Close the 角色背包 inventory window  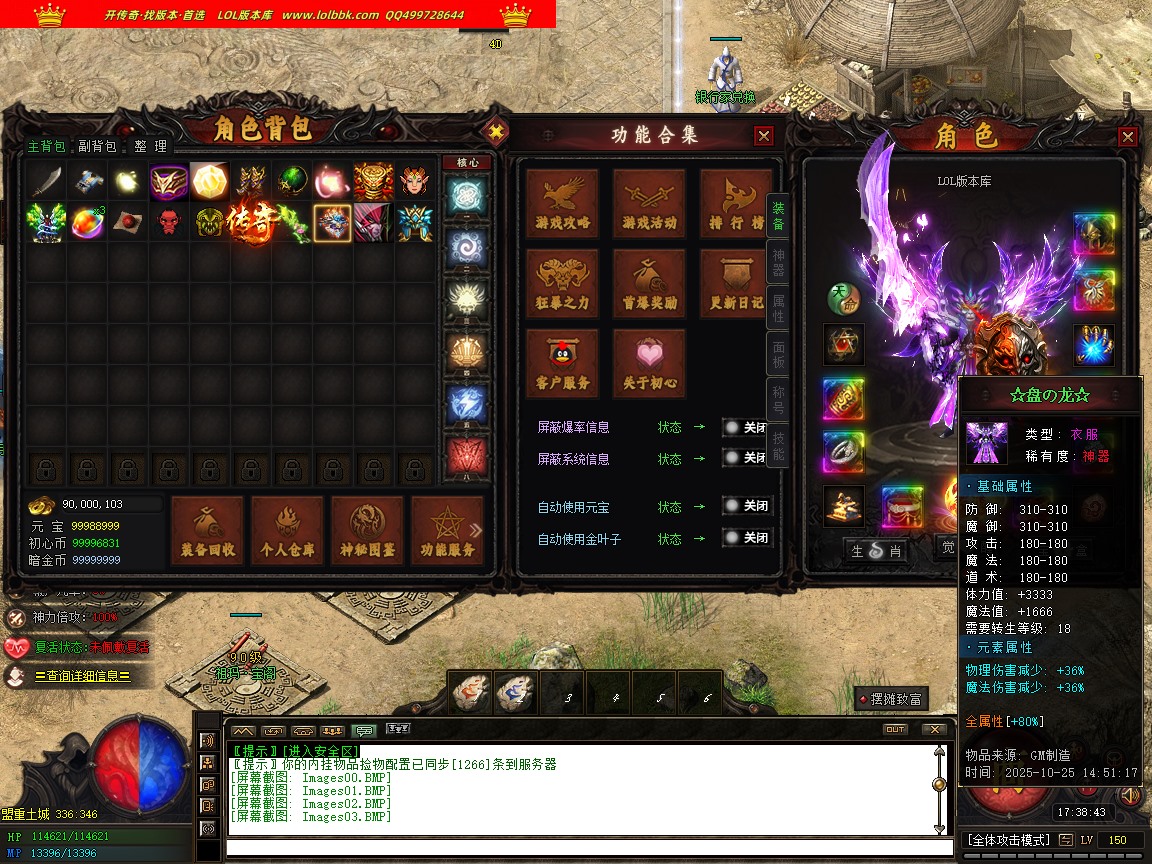tap(494, 131)
